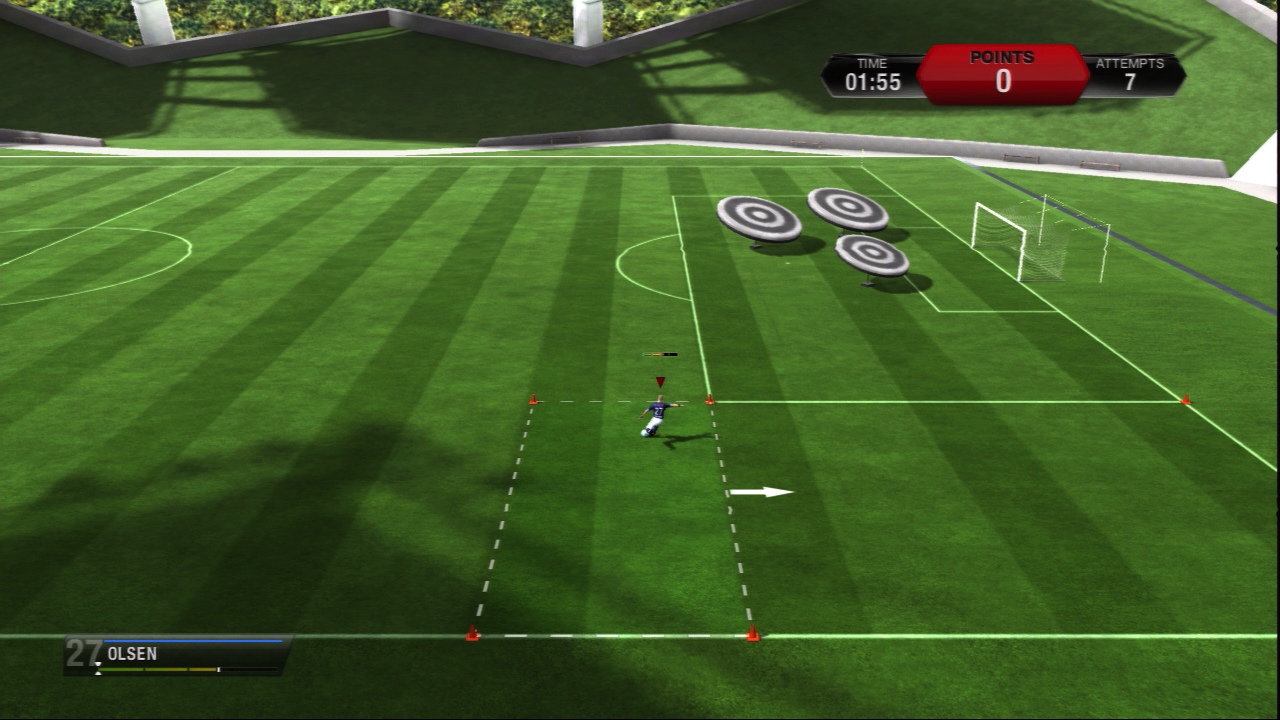Expand the TIME panel showing 01:55
The width and height of the screenshot is (1280, 720).
(871, 73)
